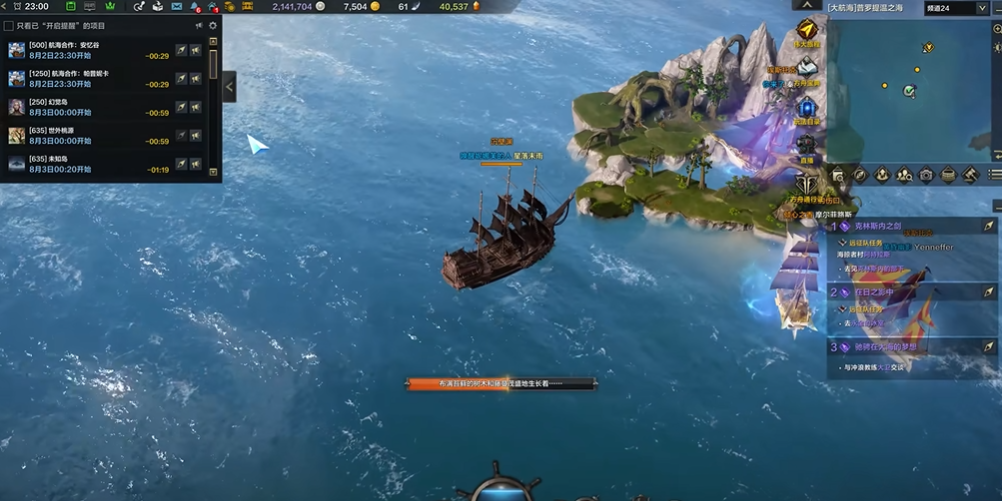Open the 直播 camera icon
Screen dimensions: 1002x501
(x=806, y=146)
